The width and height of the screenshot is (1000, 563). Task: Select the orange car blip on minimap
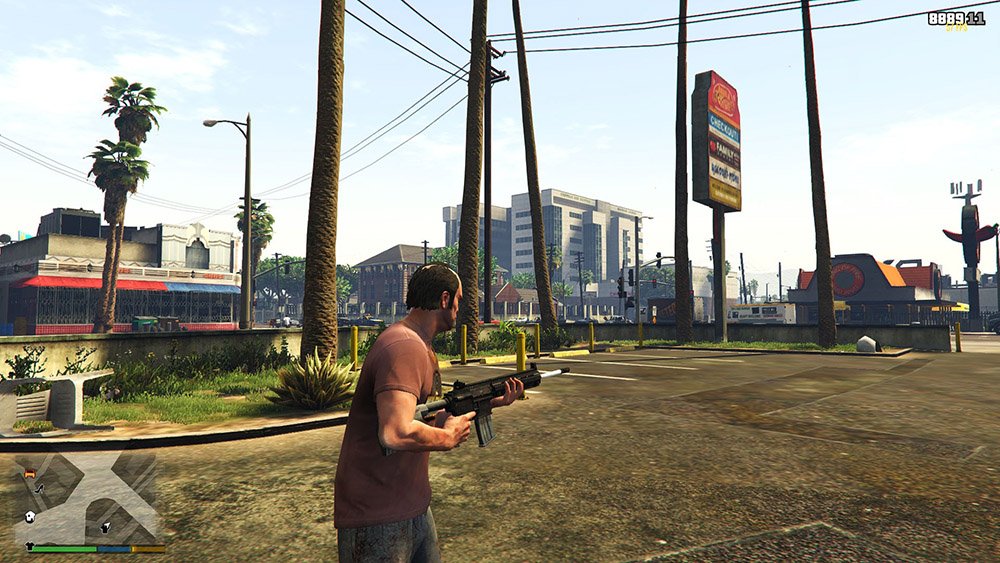pyautogui.click(x=29, y=472)
